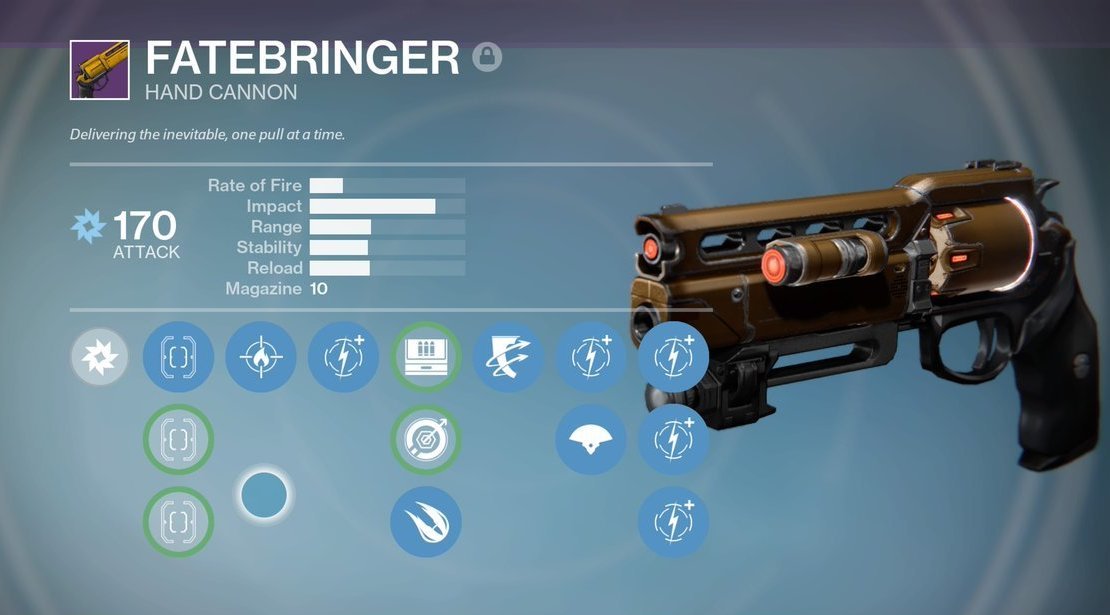Viewport: 1110px width, 615px height.
Task: Select the comet fireball perk node
Action: coord(425,521)
